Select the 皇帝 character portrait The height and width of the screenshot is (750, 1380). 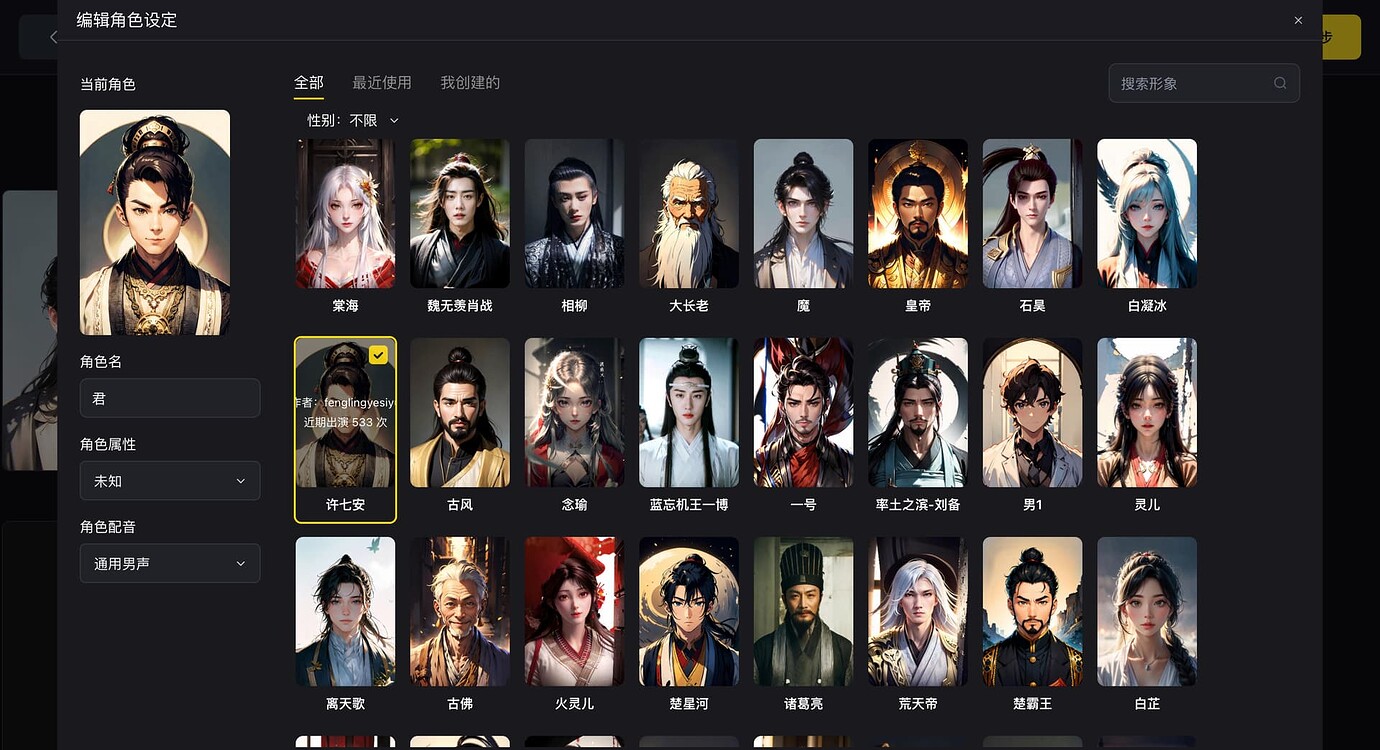tap(917, 213)
